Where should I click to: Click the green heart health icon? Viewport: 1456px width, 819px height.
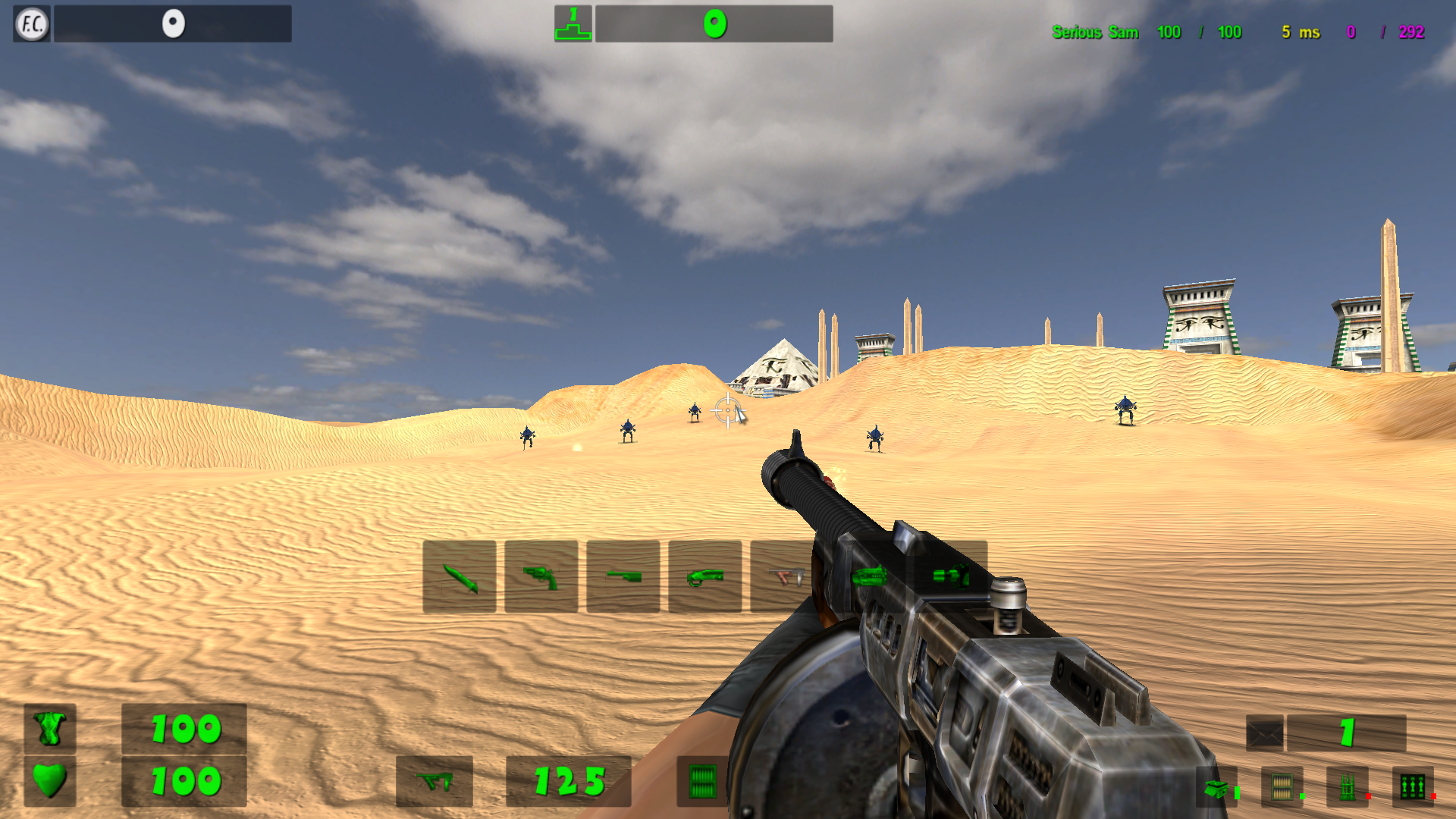tap(49, 781)
